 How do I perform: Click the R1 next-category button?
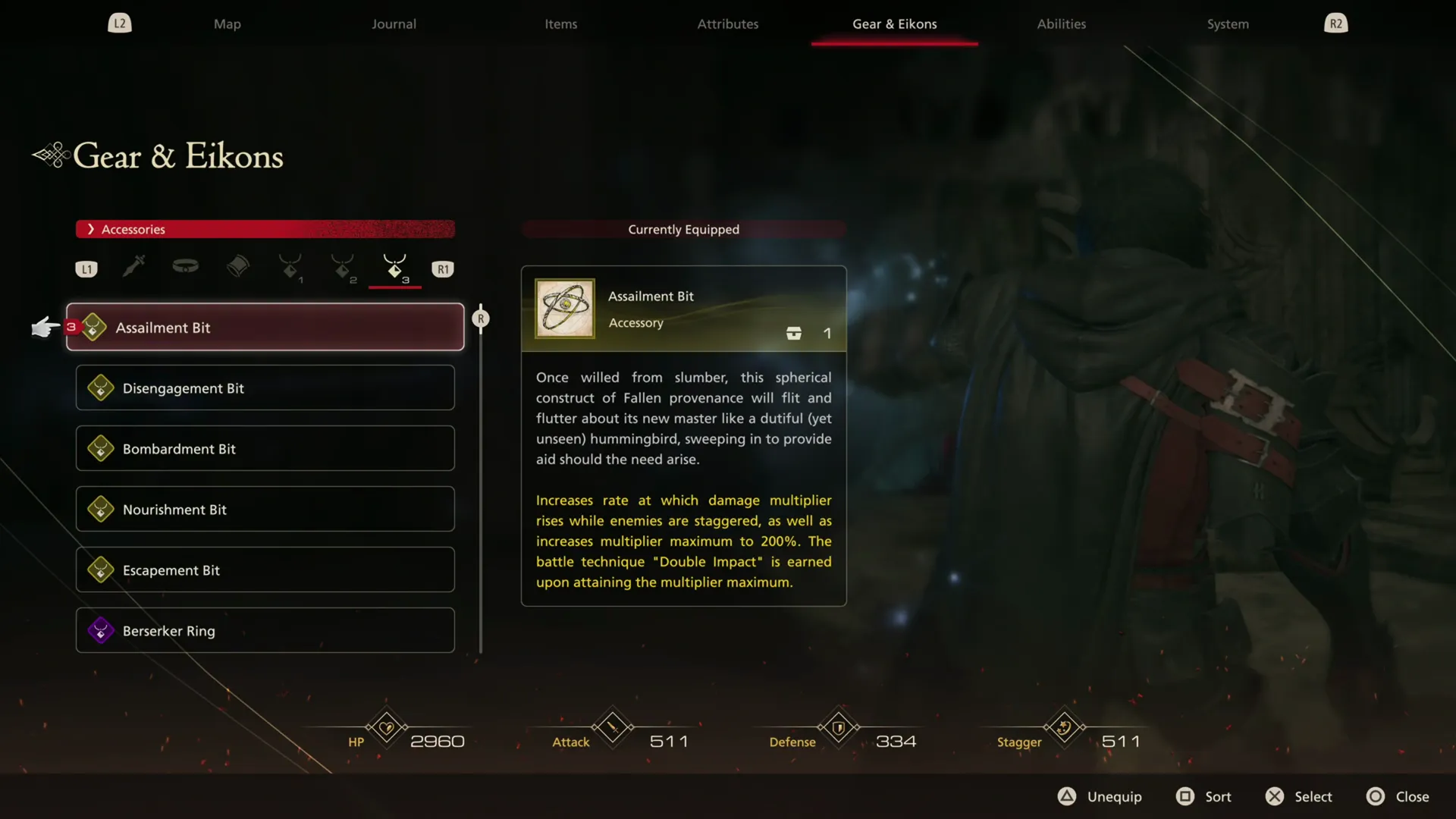coord(443,268)
